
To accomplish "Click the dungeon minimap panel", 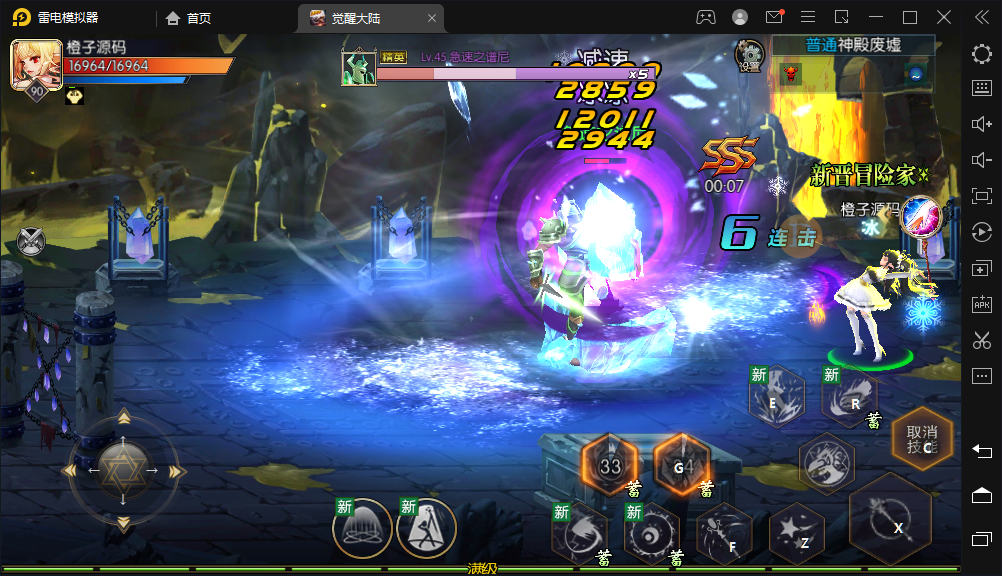I will [x=853, y=73].
